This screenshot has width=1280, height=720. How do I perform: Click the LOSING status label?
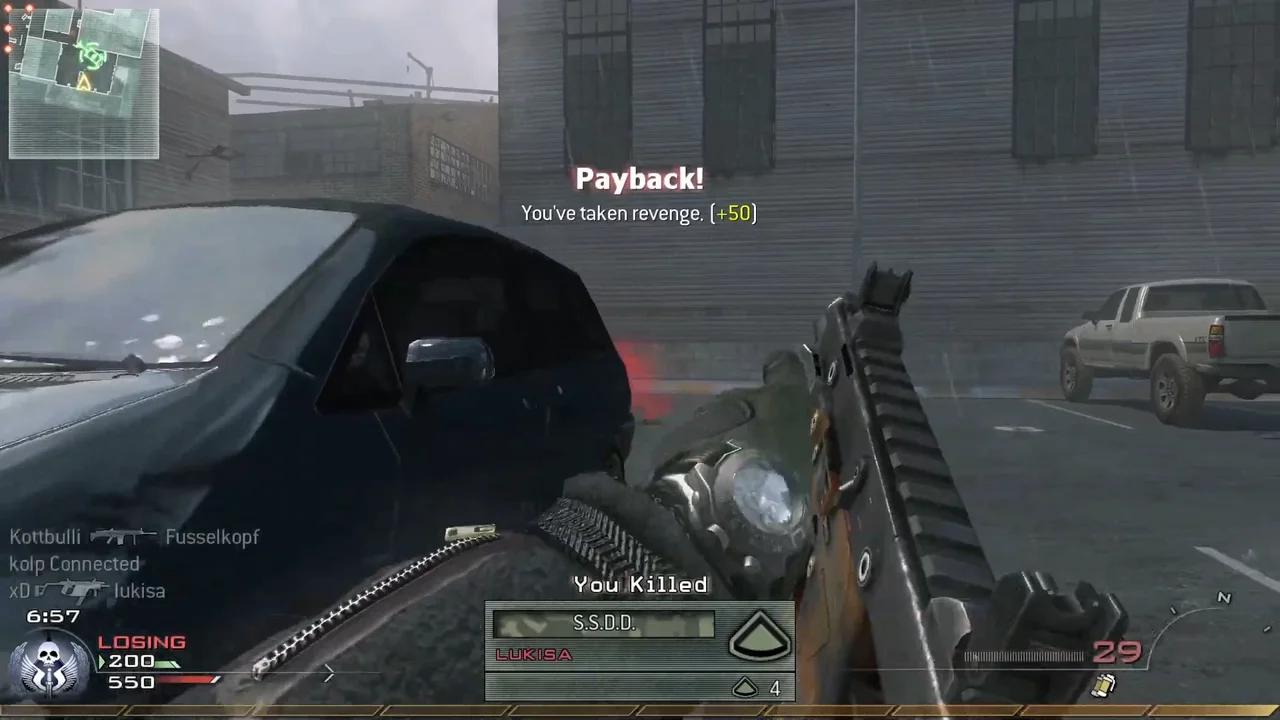point(141,642)
